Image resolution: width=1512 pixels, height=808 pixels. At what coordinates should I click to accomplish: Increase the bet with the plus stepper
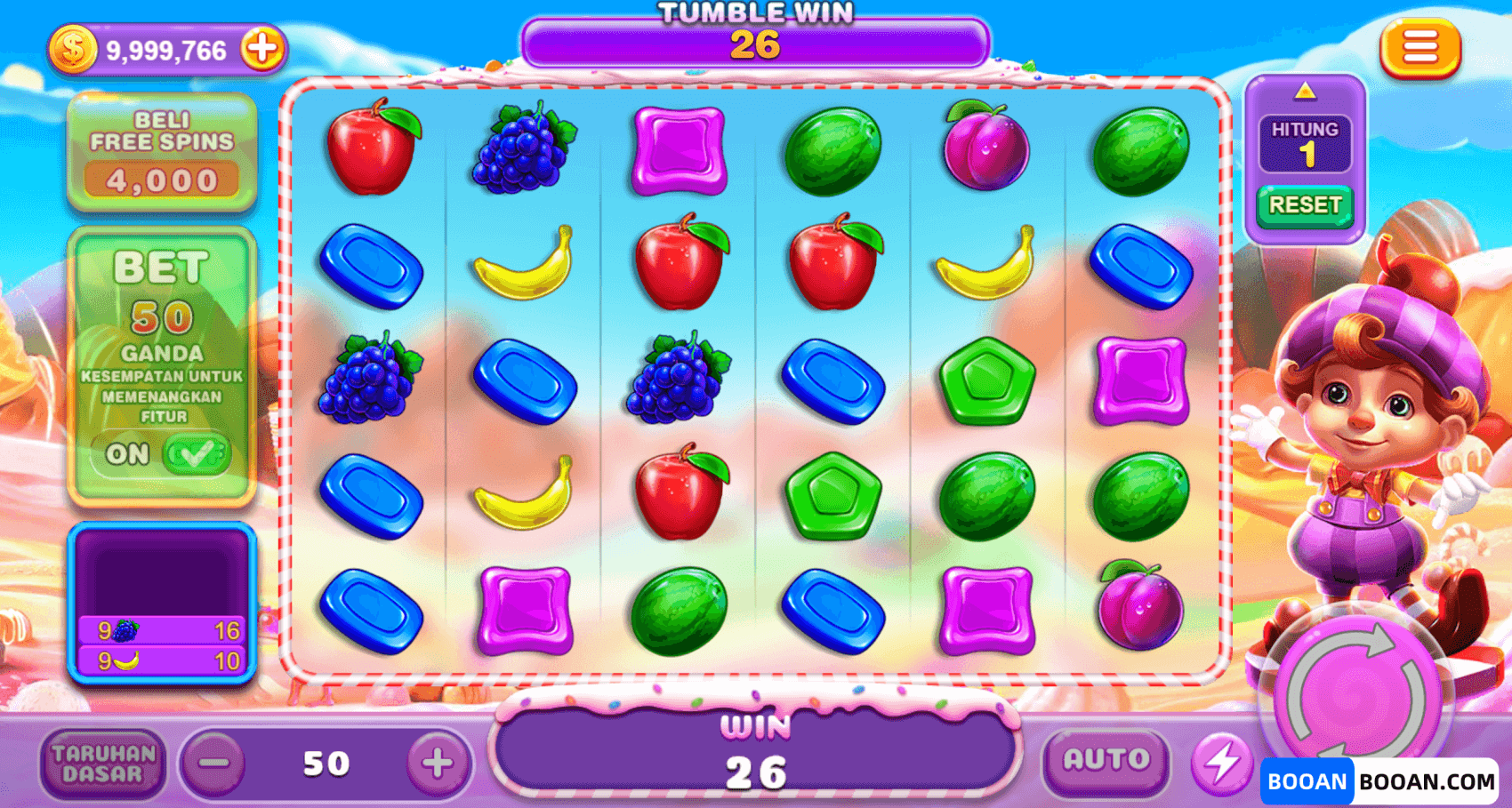pyautogui.click(x=437, y=764)
